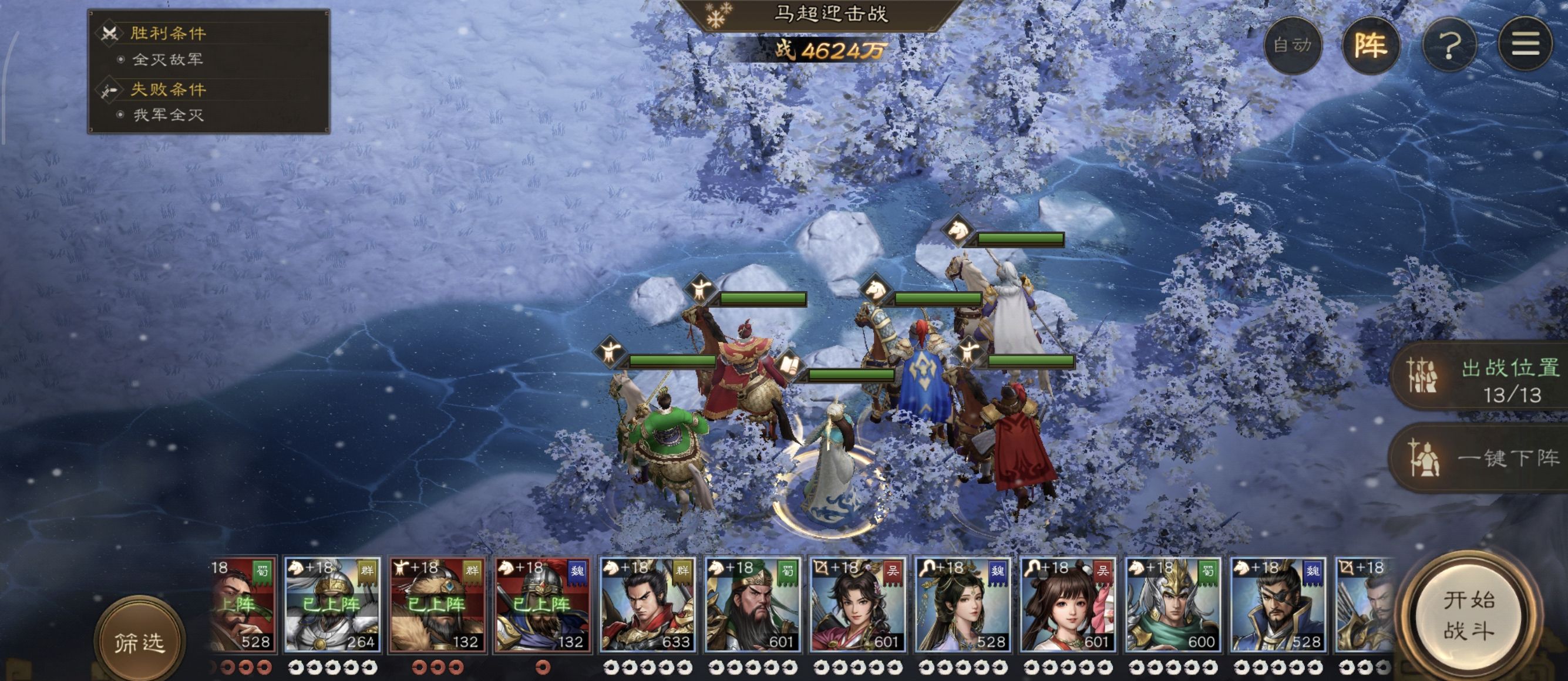Viewport: 1568px width, 681px height.
Task: Open the ? help icon near the top right
Action: 1451,46
